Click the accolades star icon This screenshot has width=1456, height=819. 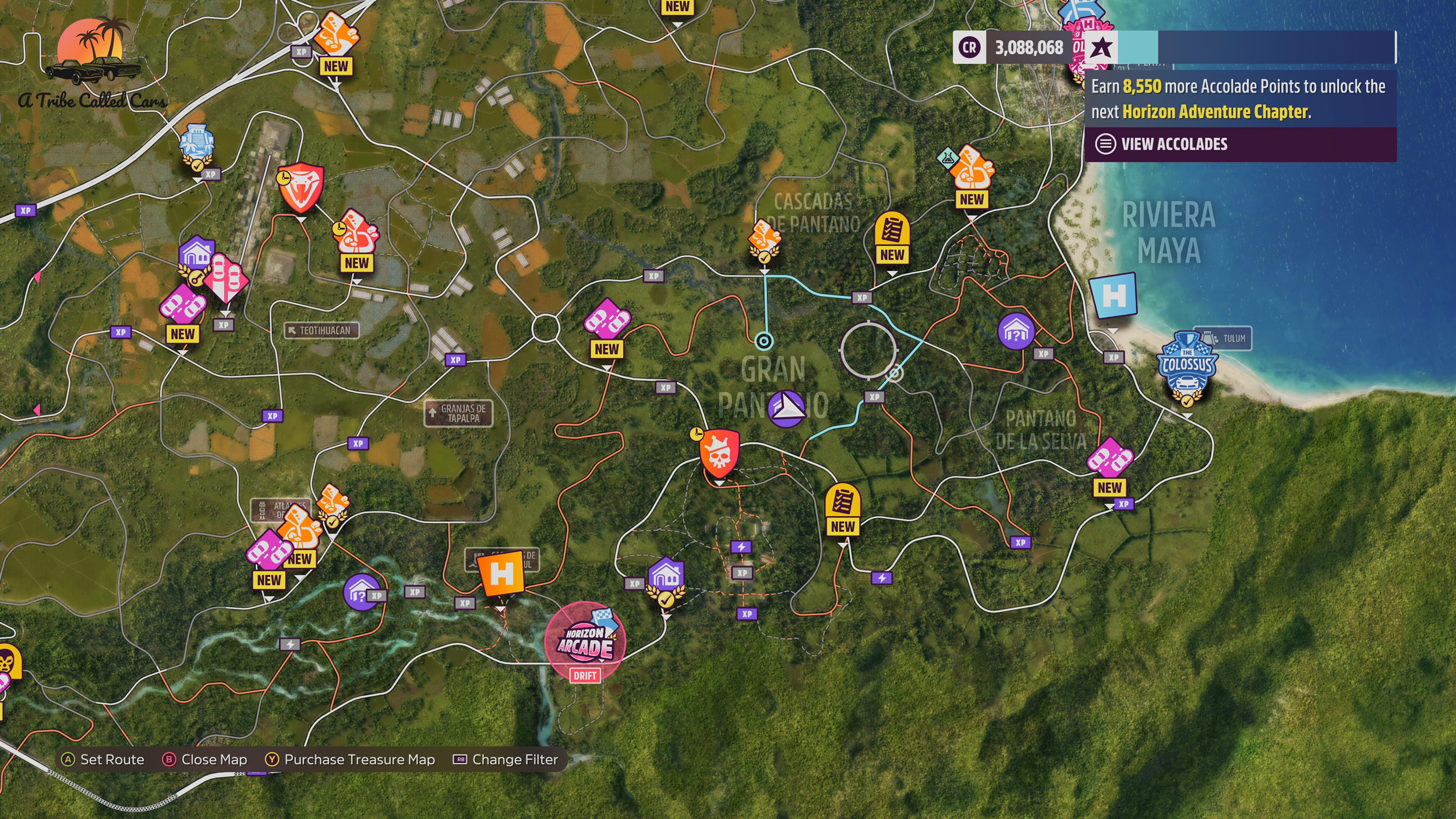[x=1101, y=48]
